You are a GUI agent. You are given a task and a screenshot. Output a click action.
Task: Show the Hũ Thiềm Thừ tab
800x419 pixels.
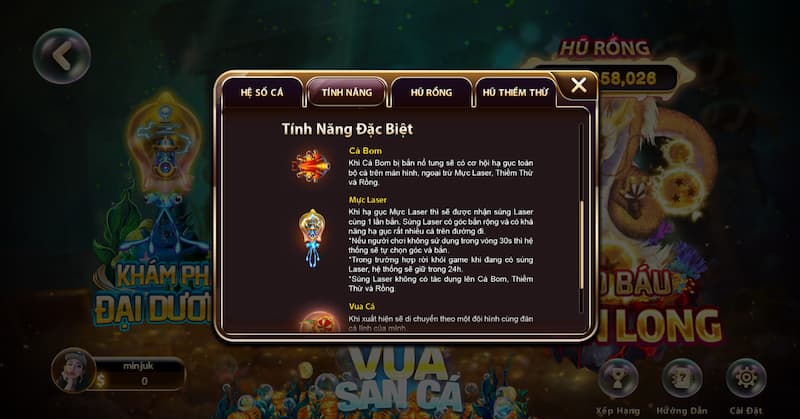click(x=516, y=92)
